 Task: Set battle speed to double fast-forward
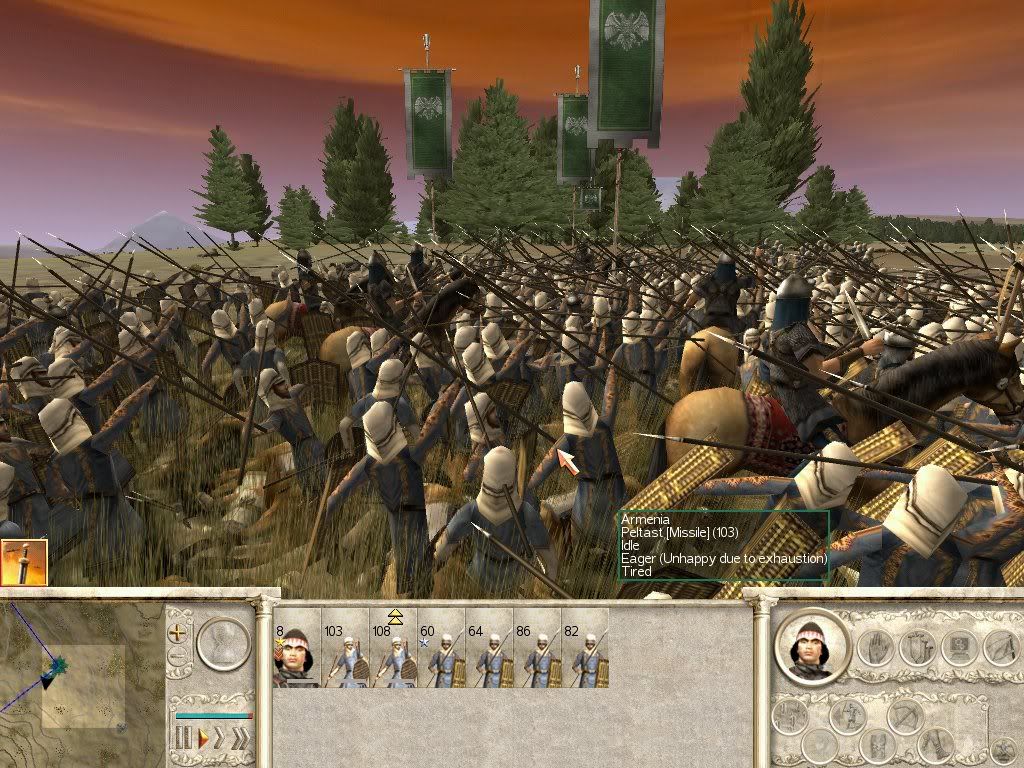[x=220, y=739]
